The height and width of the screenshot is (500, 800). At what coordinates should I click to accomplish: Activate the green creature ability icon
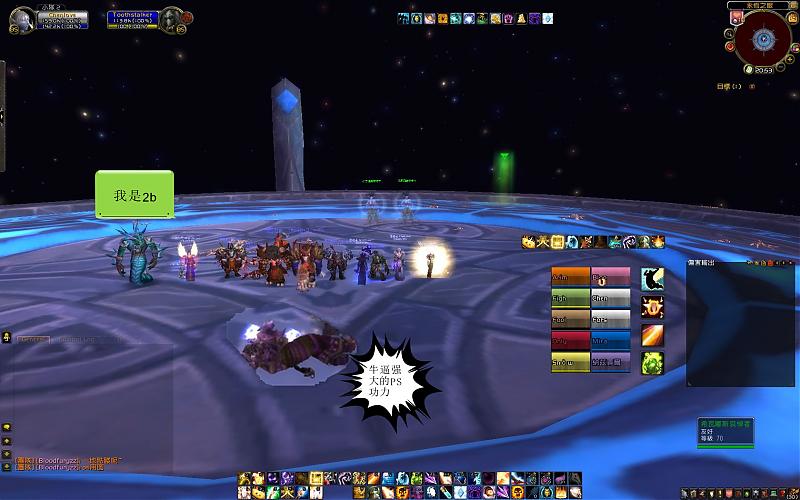(652, 363)
